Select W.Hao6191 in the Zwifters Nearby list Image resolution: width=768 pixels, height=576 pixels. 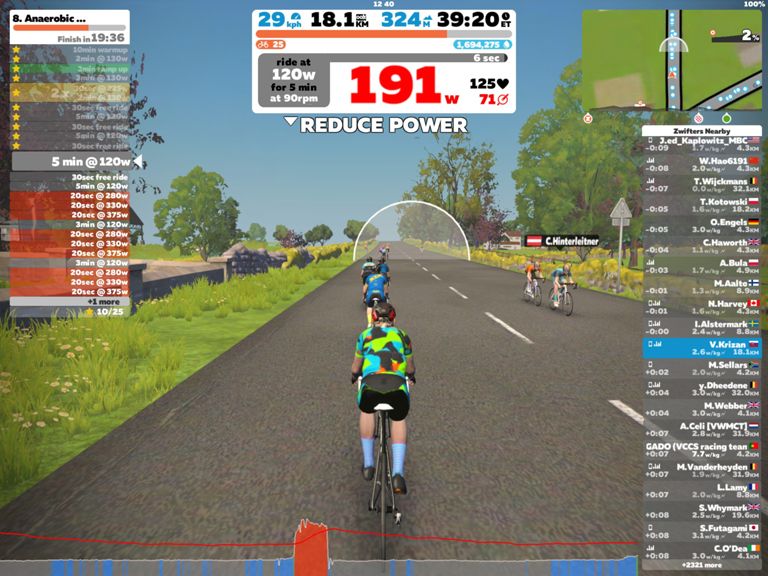click(703, 162)
